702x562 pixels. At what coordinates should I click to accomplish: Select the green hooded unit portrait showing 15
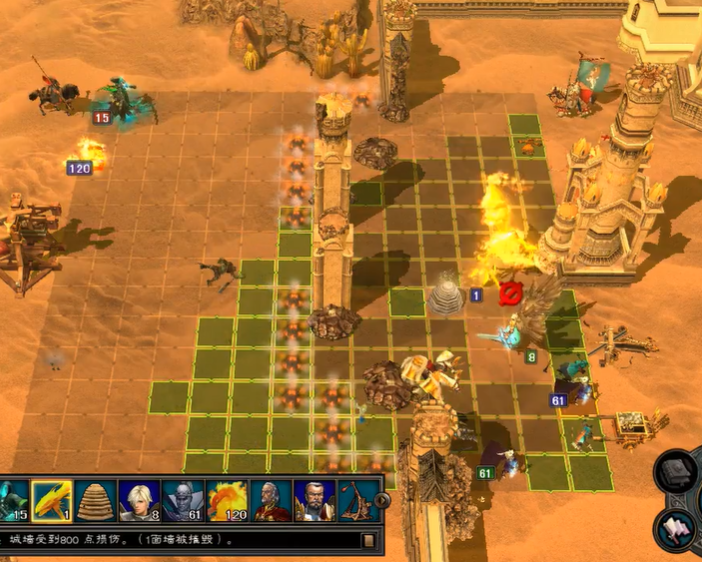pyautogui.click(x=13, y=499)
